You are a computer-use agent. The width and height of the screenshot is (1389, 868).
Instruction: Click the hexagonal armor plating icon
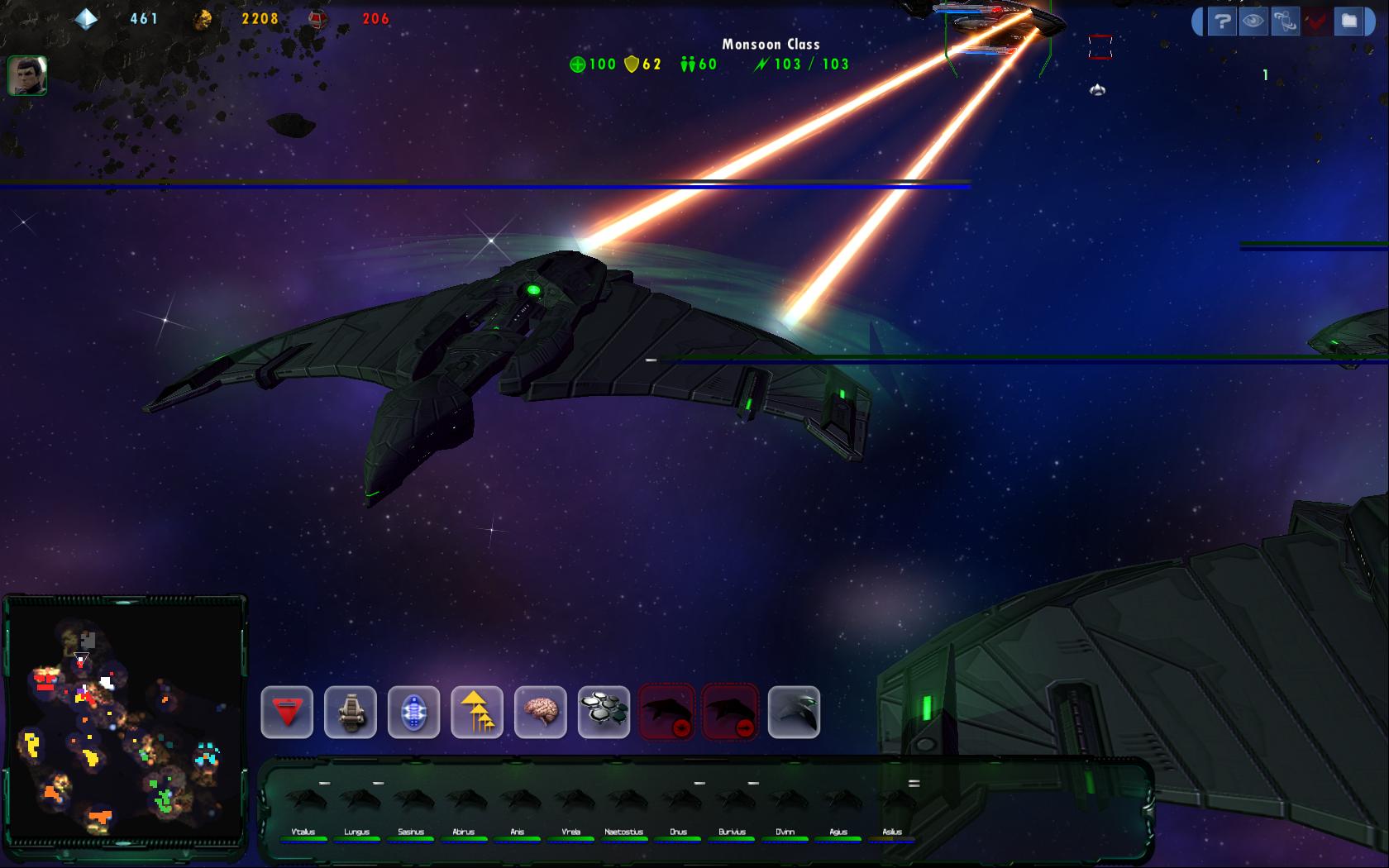point(604,712)
